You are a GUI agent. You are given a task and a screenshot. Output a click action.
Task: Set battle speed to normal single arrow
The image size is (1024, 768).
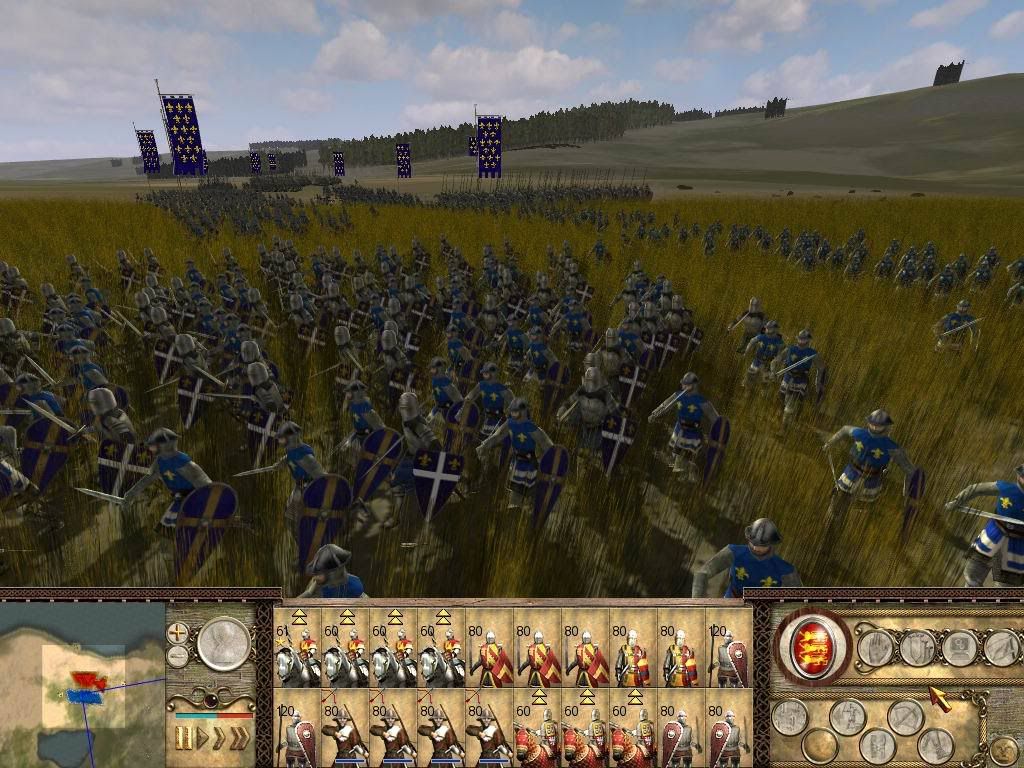pos(203,738)
